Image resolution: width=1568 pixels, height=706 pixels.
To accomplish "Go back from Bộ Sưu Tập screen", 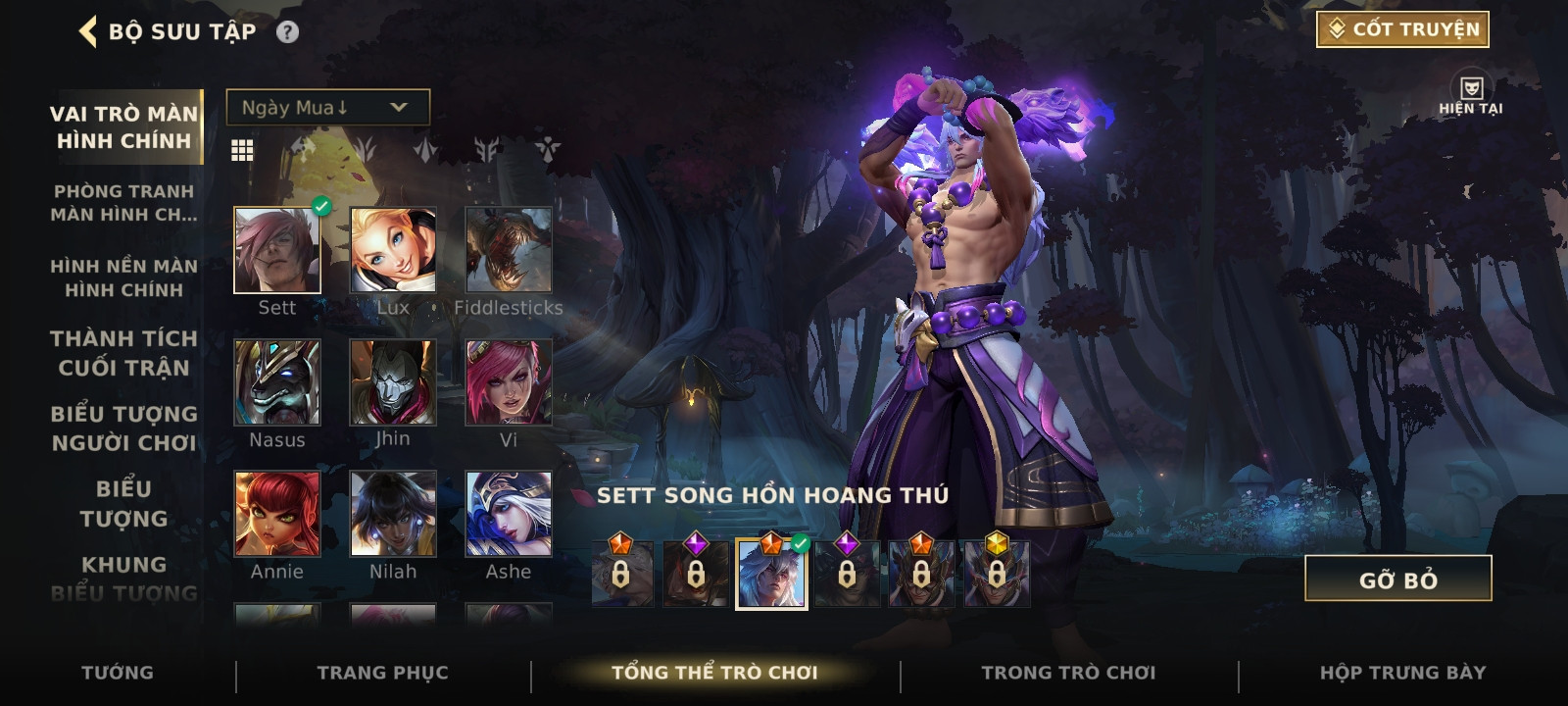I will pos(88,31).
